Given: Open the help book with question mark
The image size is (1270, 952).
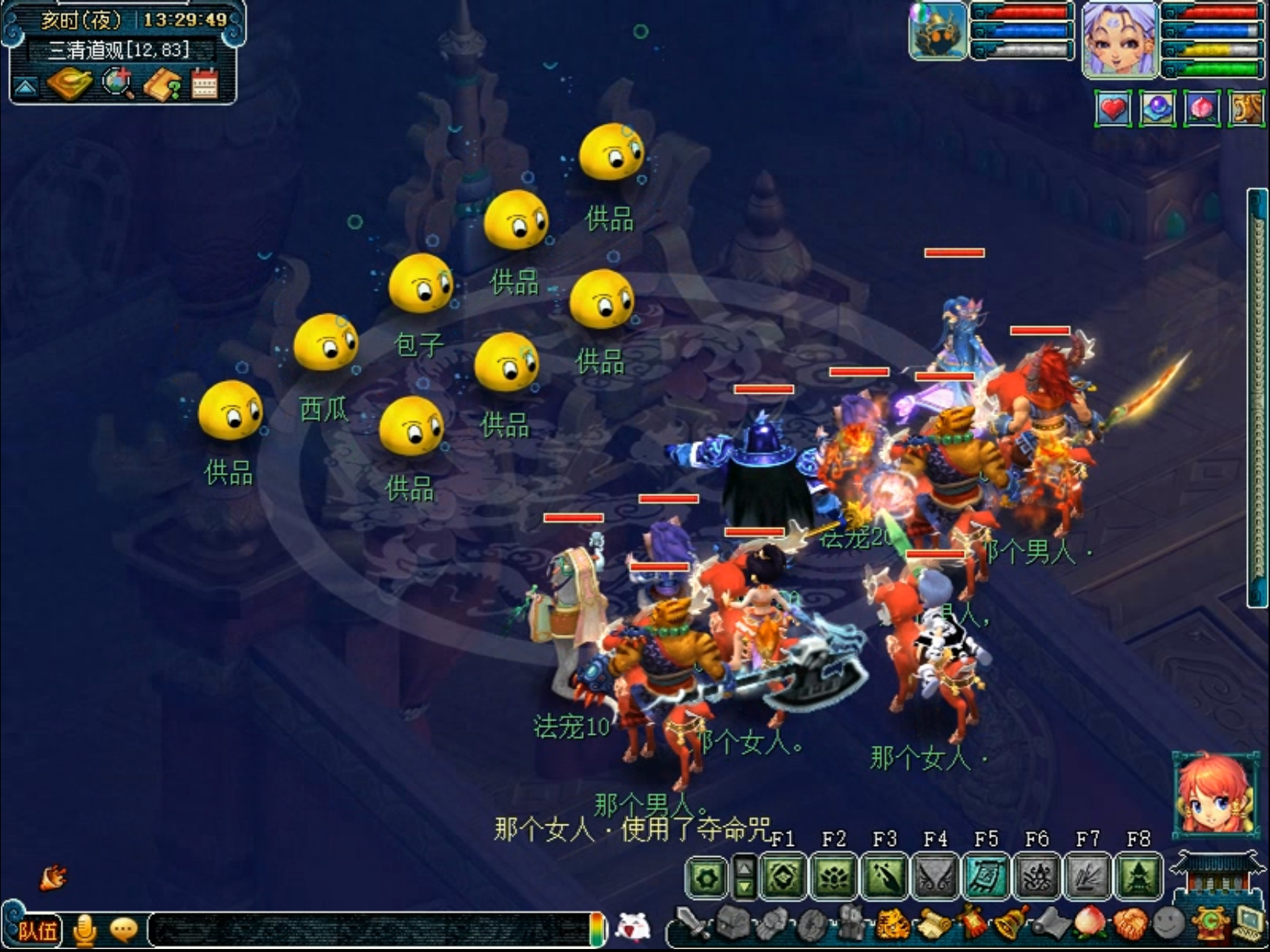Looking at the screenshot, I should click(161, 85).
